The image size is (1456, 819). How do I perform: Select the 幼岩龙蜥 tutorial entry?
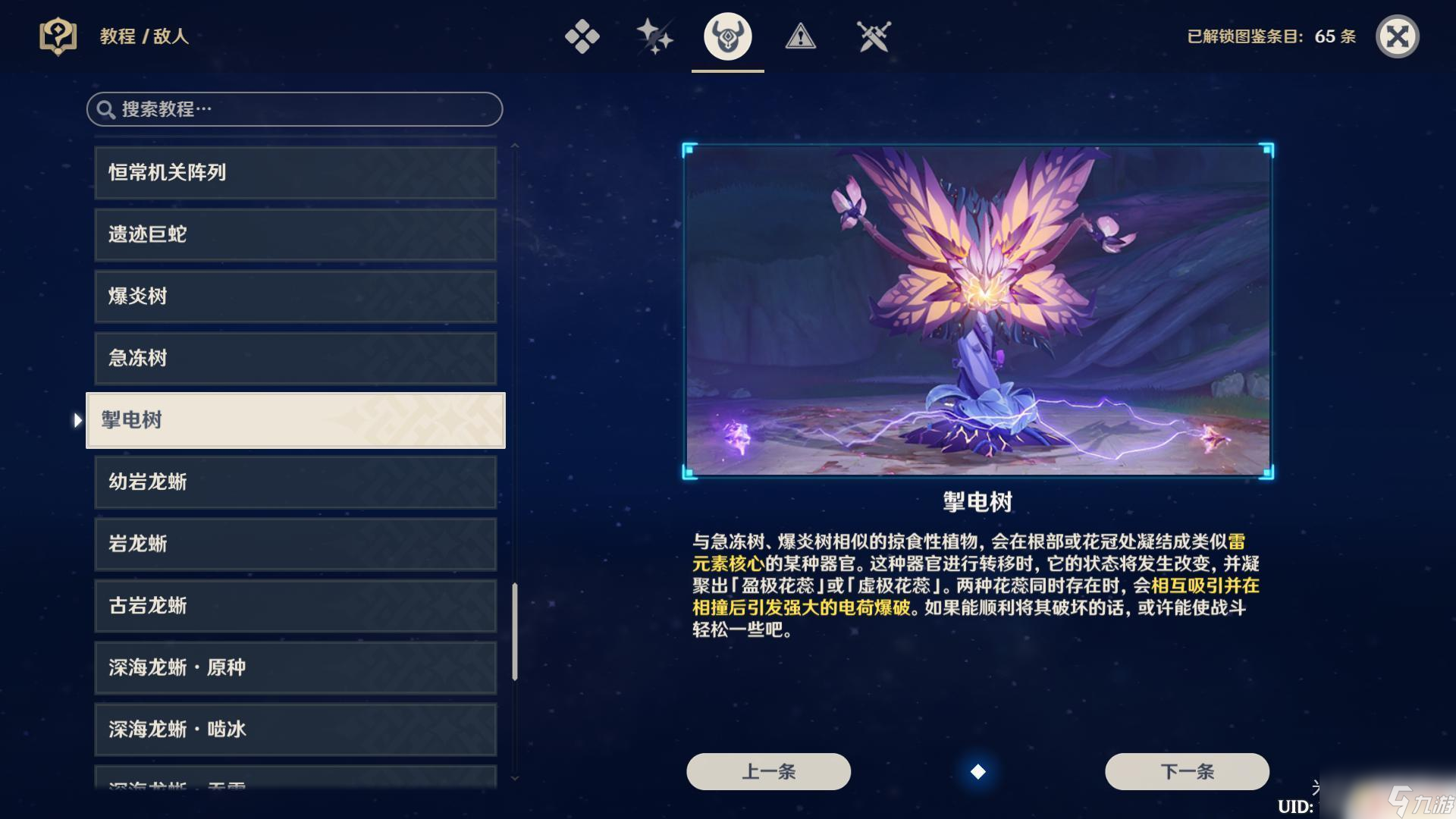[295, 482]
